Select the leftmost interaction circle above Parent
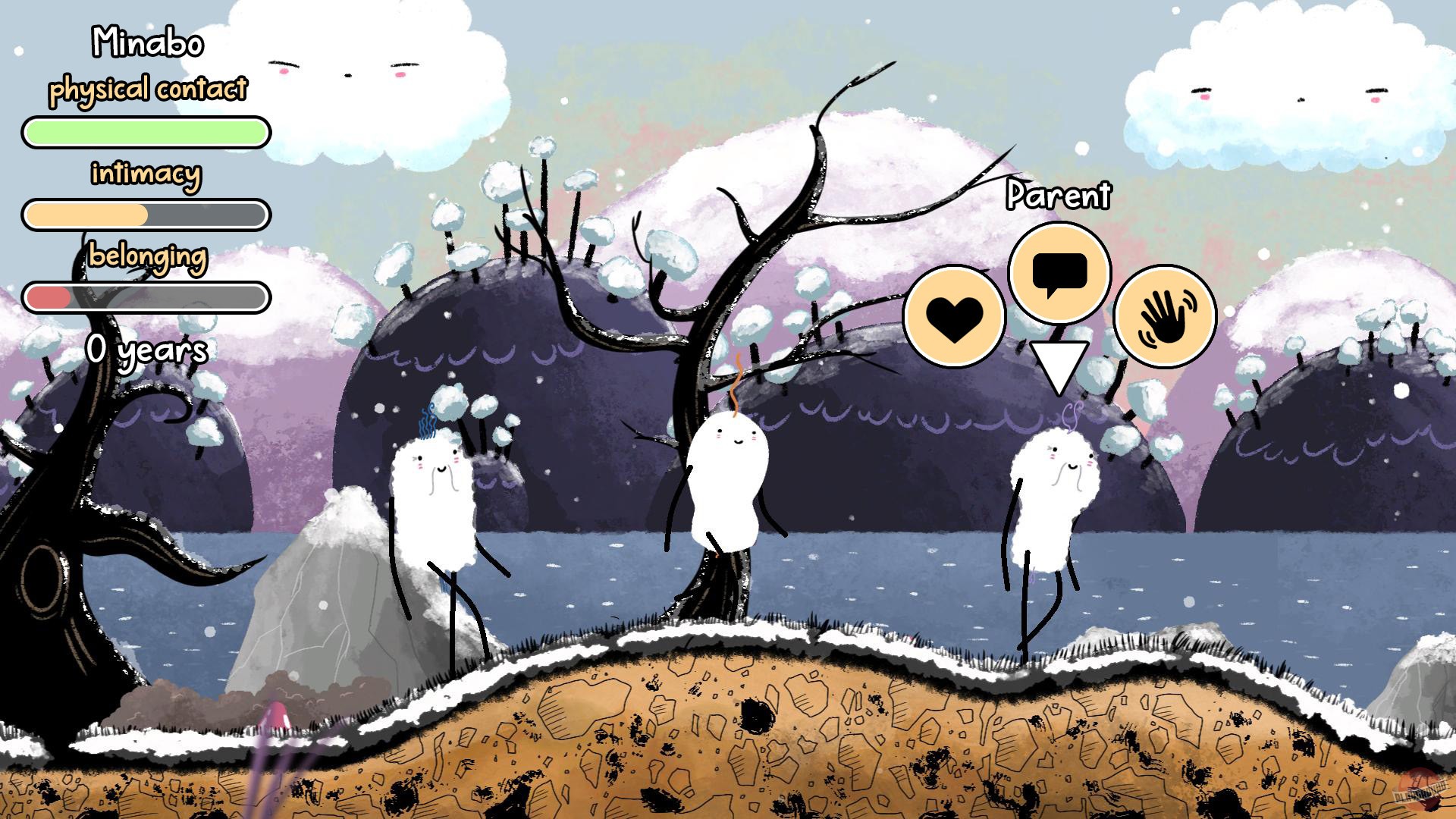 (x=955, y=312)
